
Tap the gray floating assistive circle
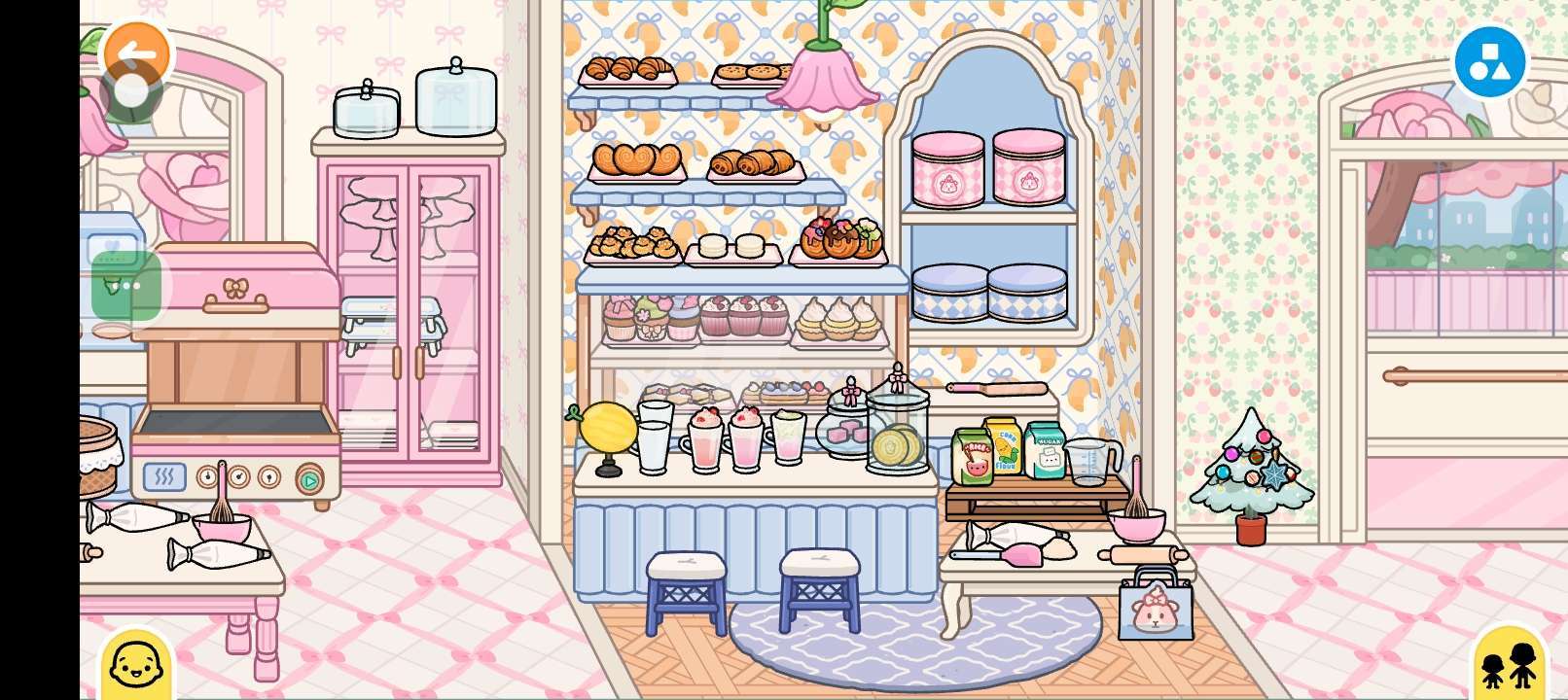131,92
